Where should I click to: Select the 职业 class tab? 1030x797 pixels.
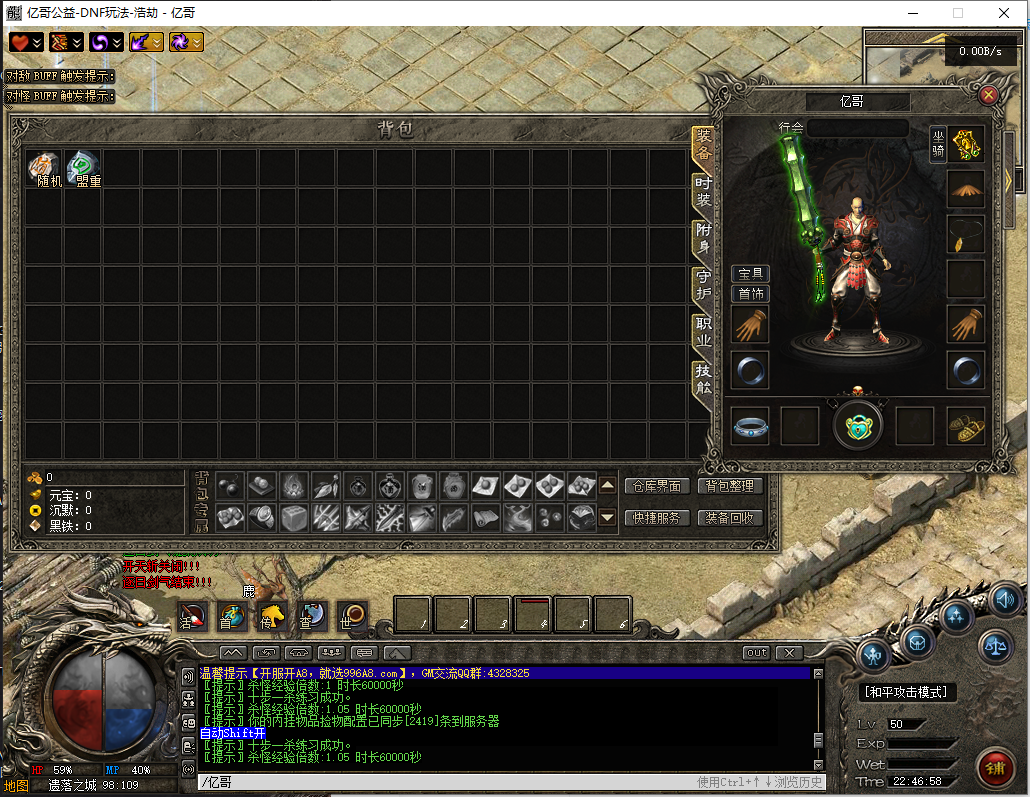[704, 332]
